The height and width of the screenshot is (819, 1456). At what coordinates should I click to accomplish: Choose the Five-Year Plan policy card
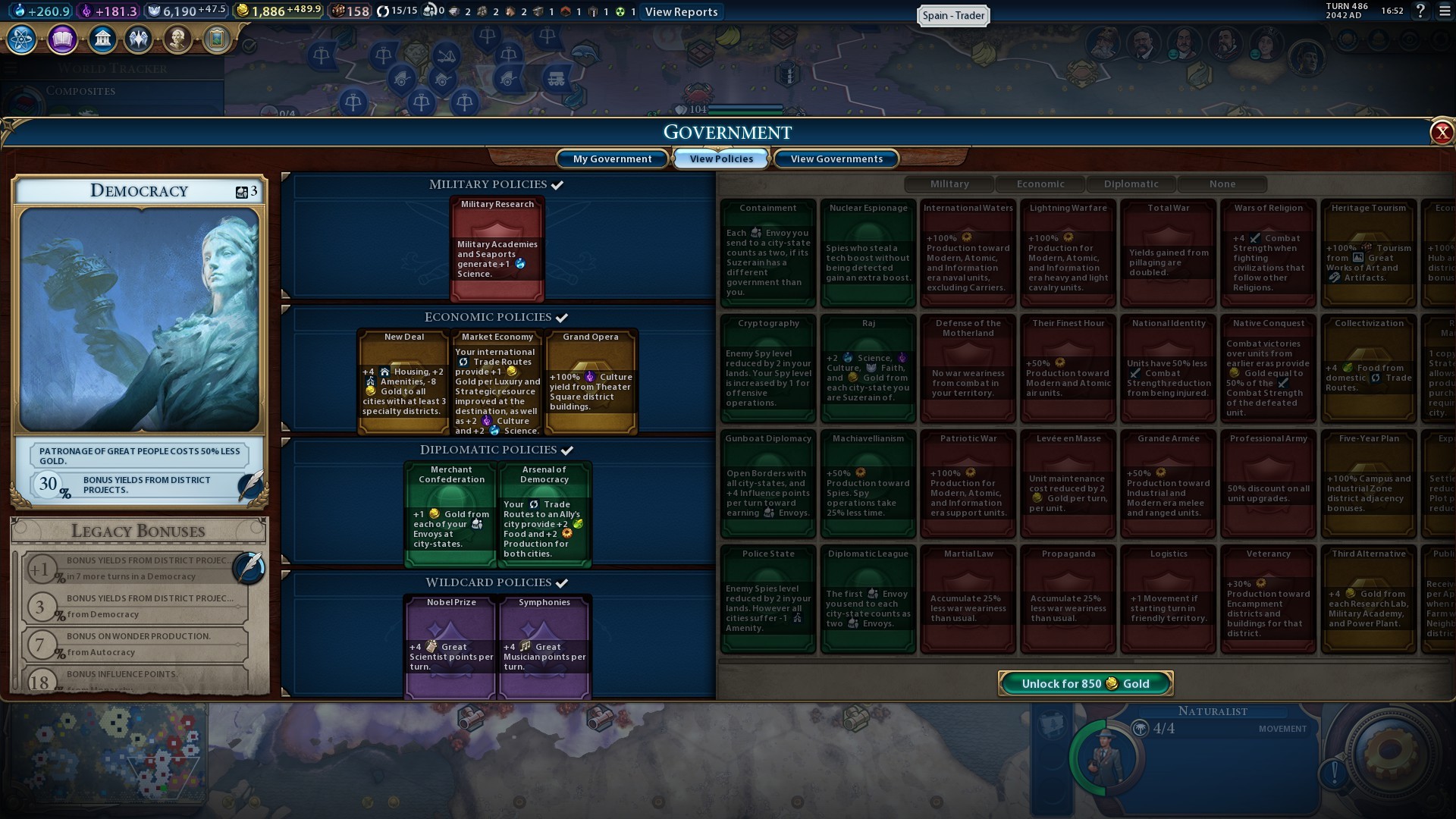[x=1369, y=484]
